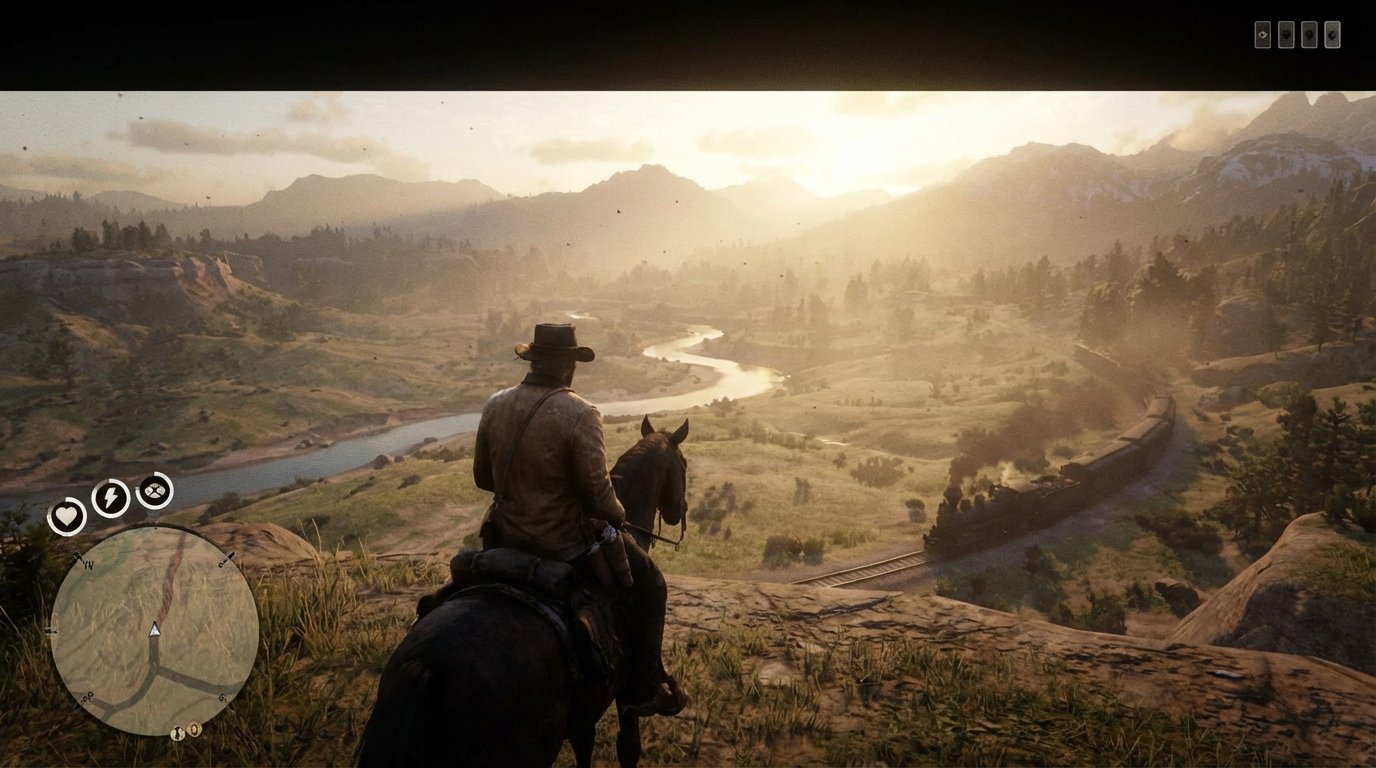This screenshot has height=768, width=1376.
Task: Select the second ability card
Action: [x=1286, y=34]
